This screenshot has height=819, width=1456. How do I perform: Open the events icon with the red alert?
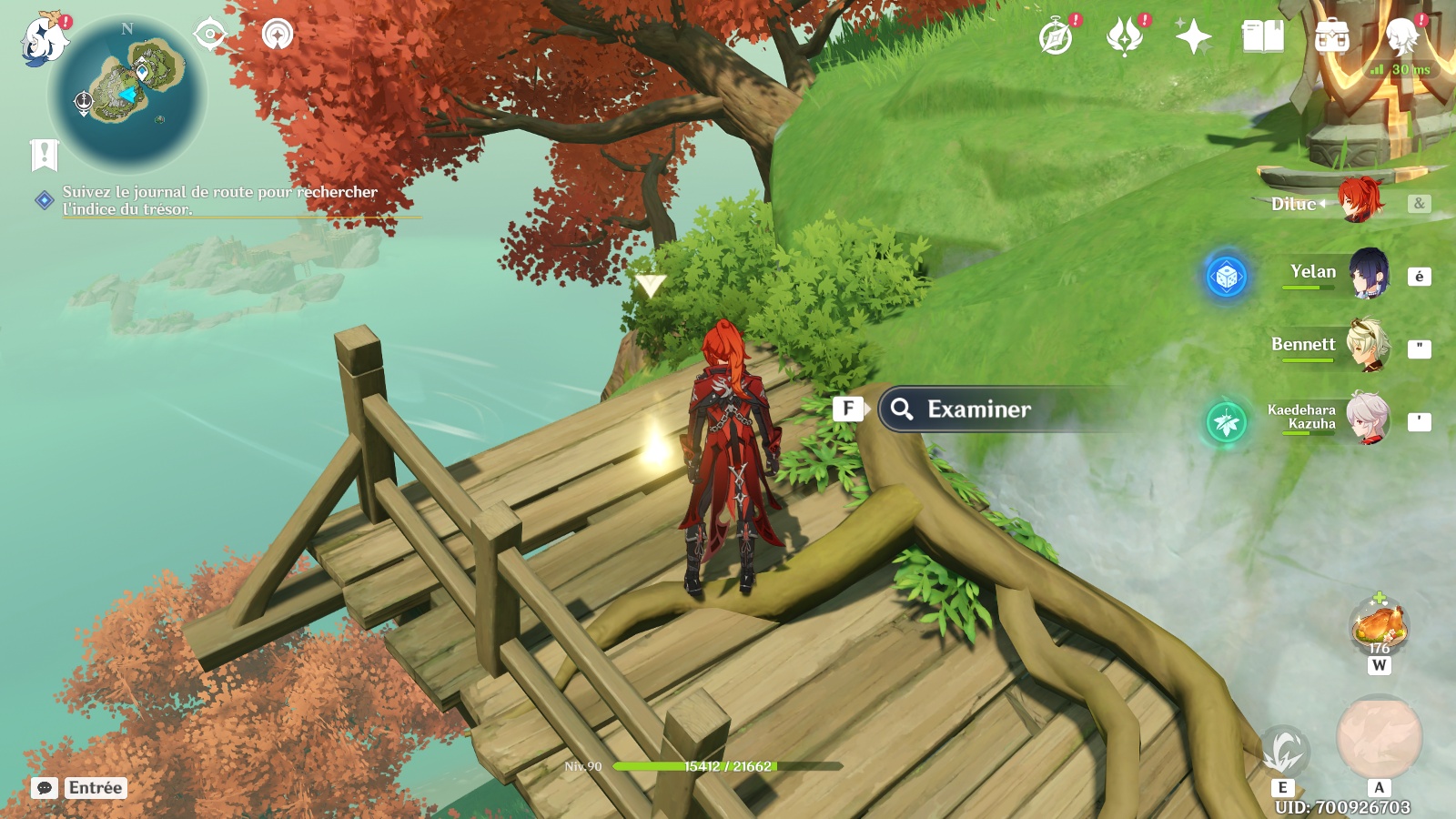click(1125, 37)
